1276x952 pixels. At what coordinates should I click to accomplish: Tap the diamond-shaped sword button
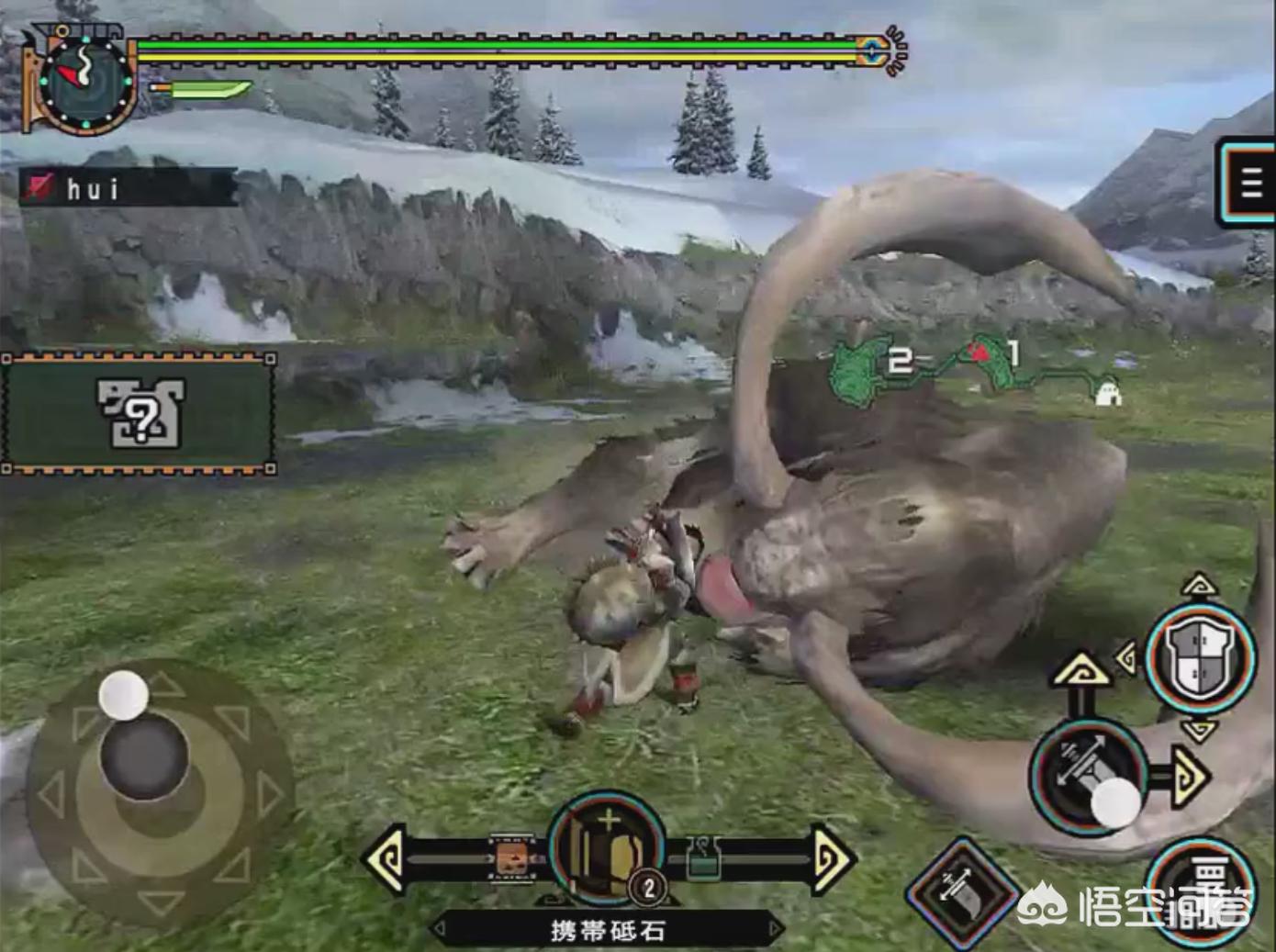(959, 891)
